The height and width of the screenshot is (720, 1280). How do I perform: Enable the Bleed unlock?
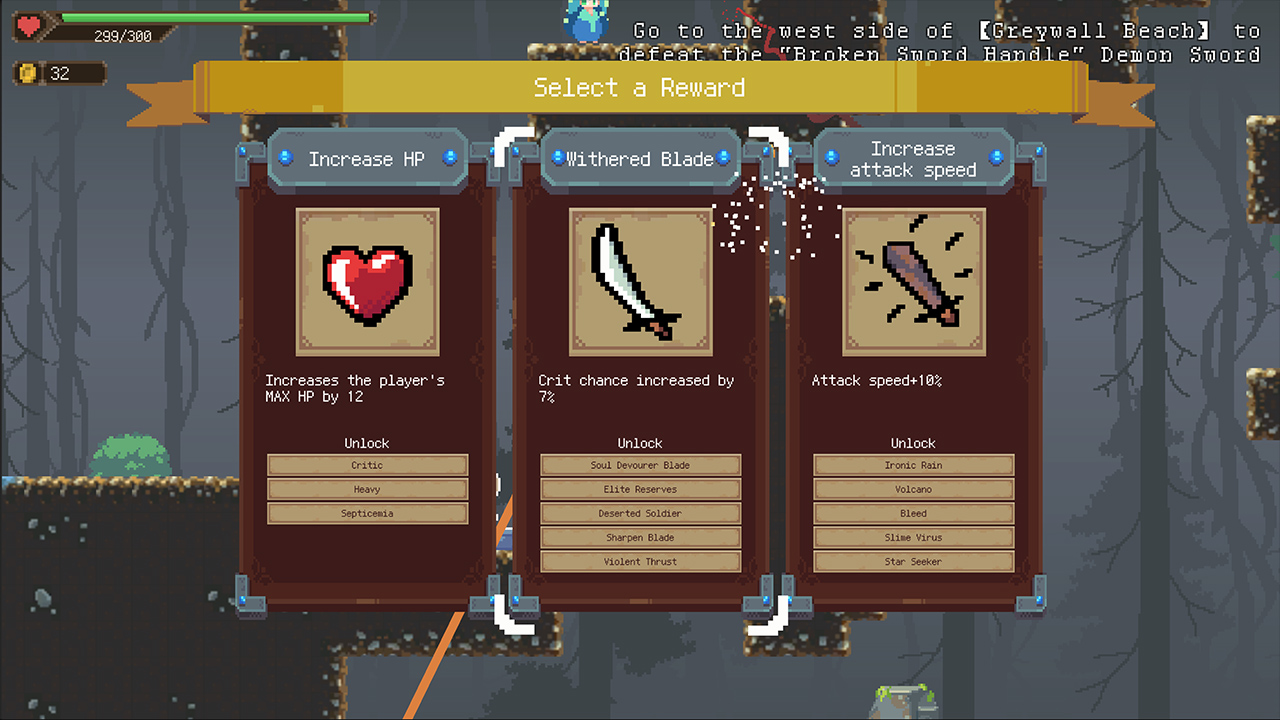pyautogui.click(x=913, y=513)
